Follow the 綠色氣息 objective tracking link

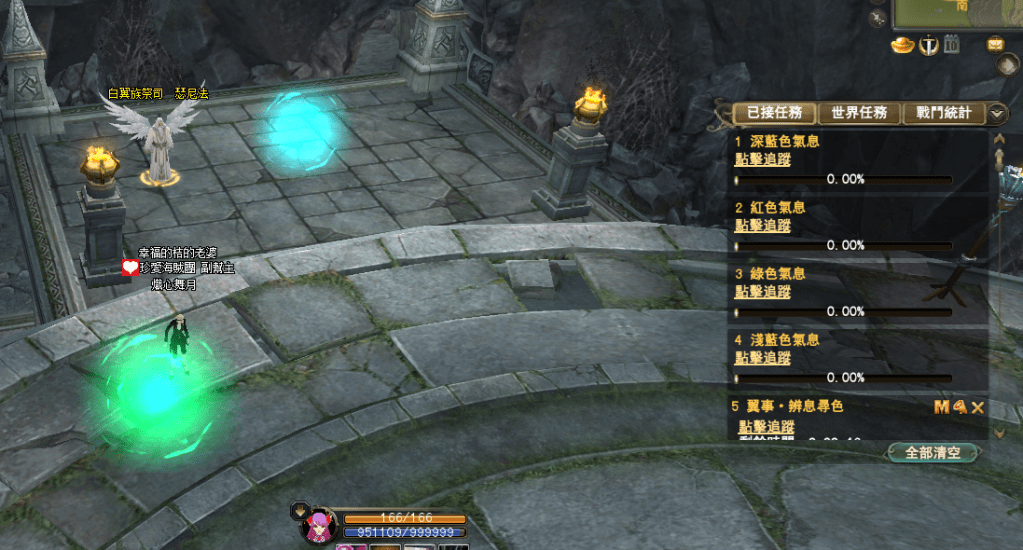pos(762,291)
